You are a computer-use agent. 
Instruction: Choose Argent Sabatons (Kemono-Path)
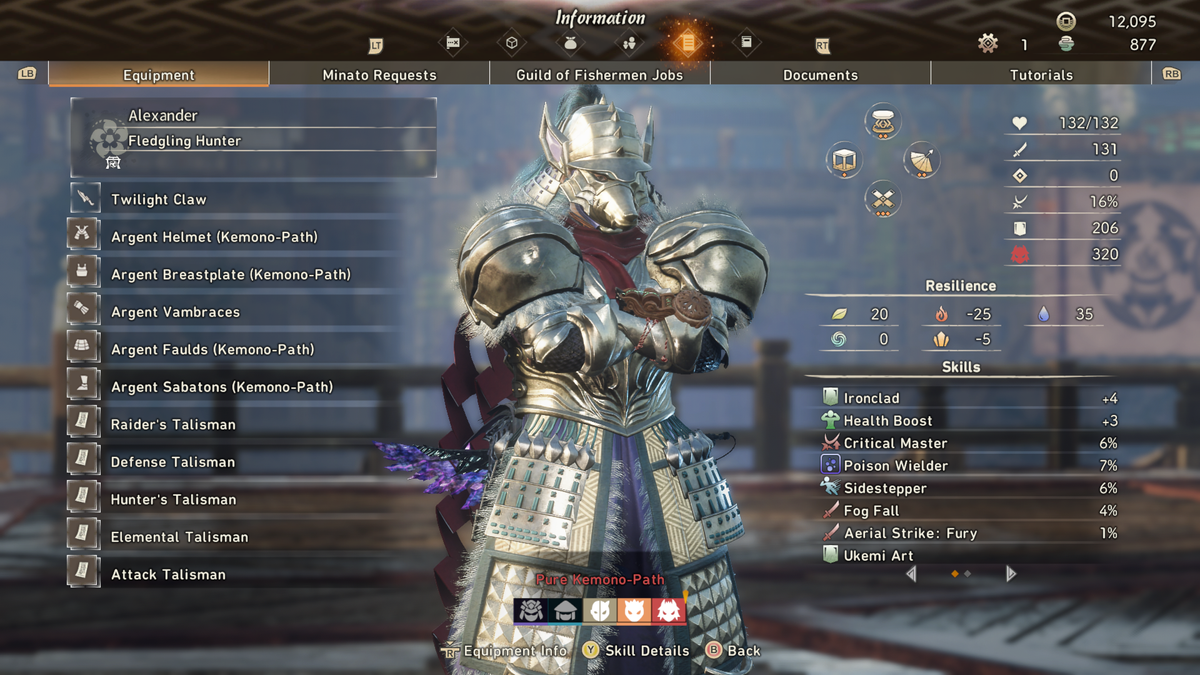(221, 387)
